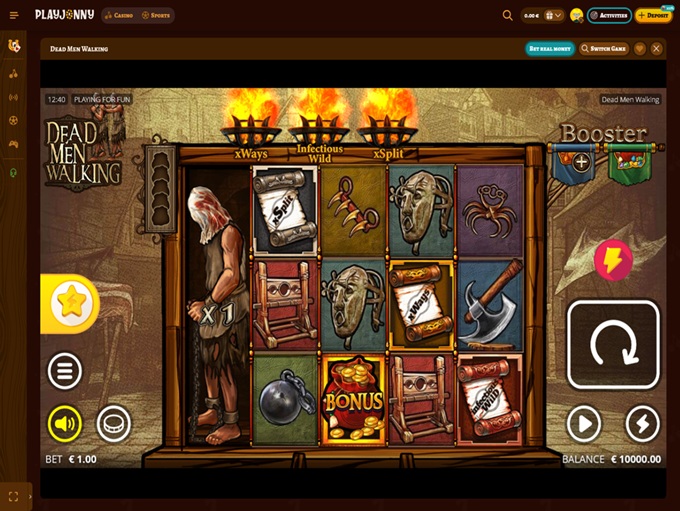Select the blue Booster banner

click(574, 164)
